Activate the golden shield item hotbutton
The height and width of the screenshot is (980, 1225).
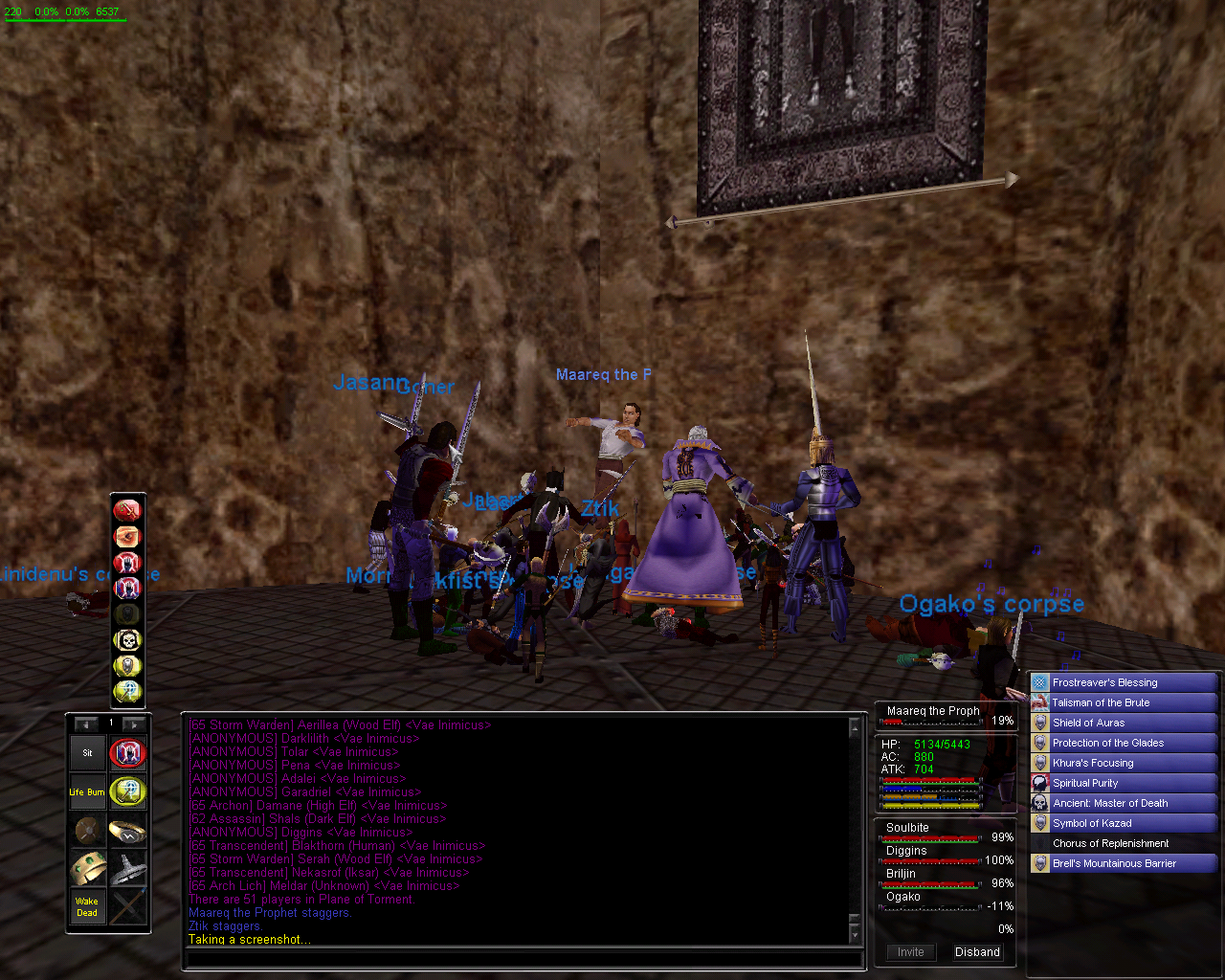pos(87,829)
